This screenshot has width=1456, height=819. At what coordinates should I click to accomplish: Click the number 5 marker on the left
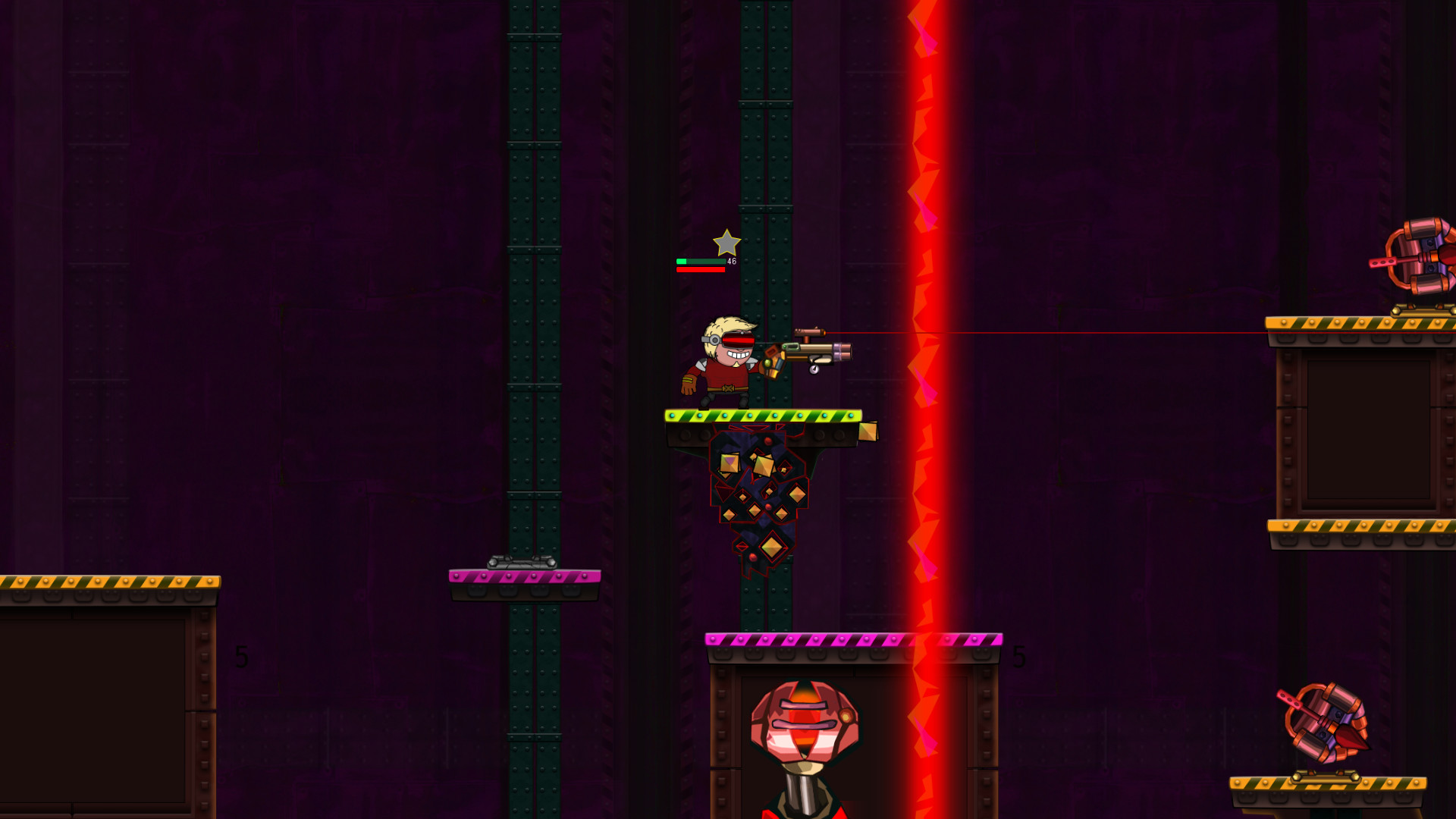pyautogui.click(x=241, y=657)
